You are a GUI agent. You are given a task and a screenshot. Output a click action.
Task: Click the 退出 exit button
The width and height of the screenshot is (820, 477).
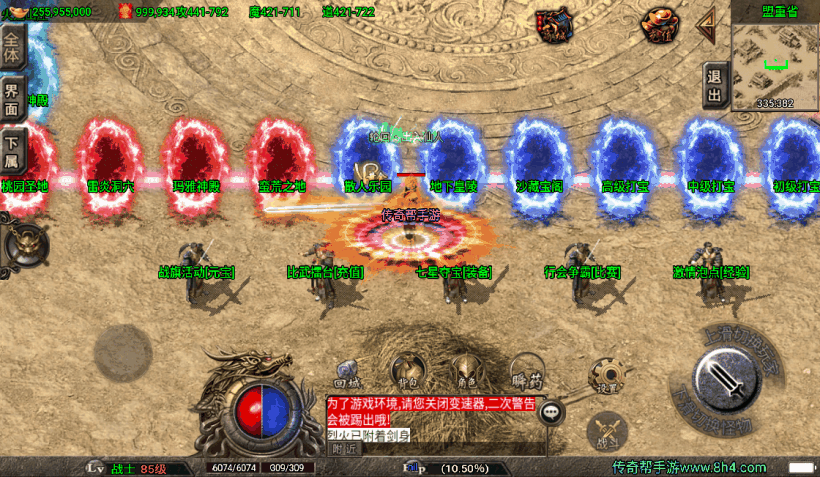point(714,85)
